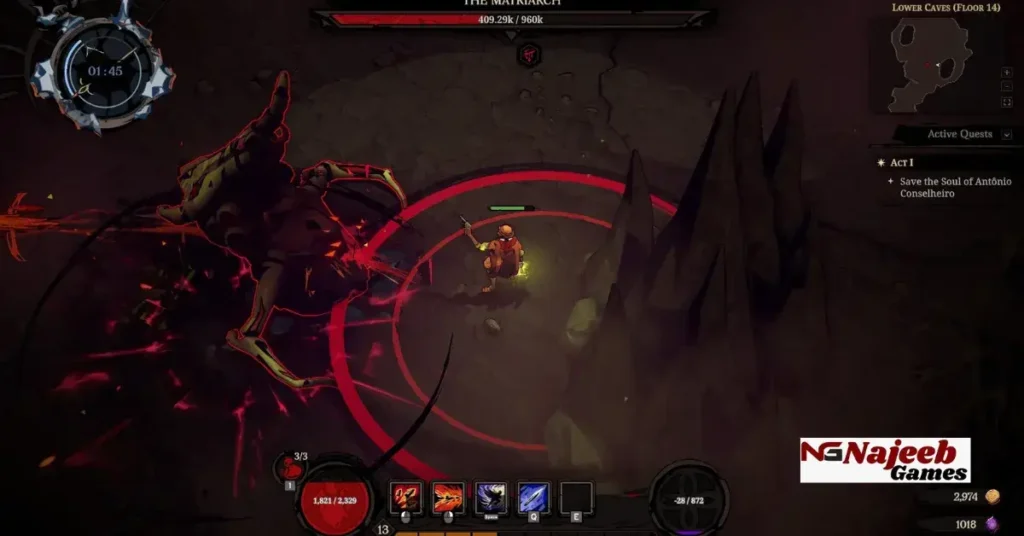Activate the red claw strike skill

click(x=406, y=497)
